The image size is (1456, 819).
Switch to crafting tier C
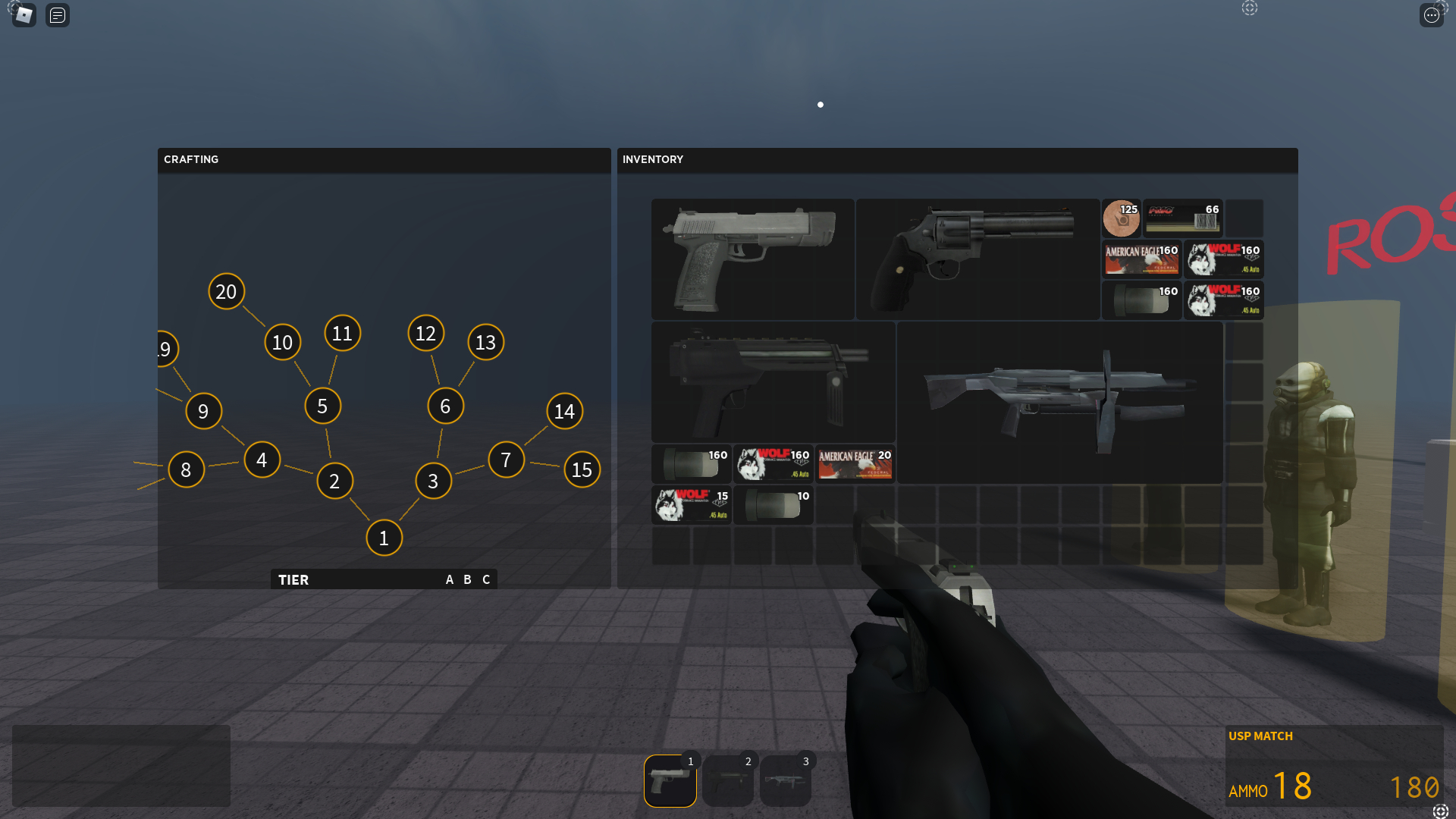click(486, 579)
